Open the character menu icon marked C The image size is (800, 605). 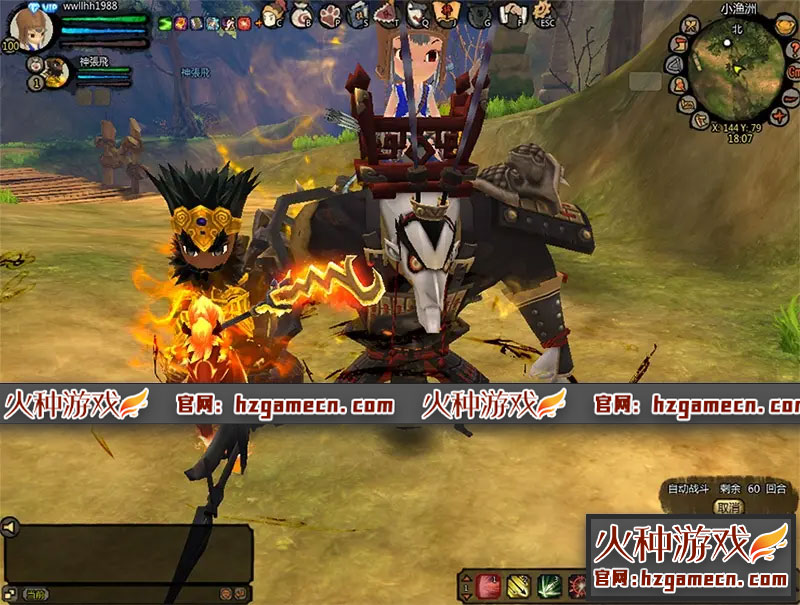click(272, 15)
